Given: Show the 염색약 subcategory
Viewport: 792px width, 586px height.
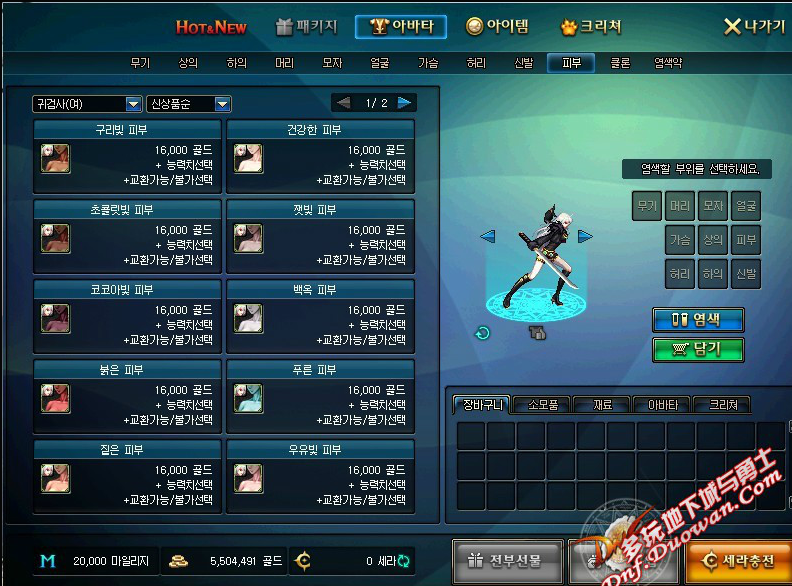Looking at the screenshot, I should click(668, 63).
